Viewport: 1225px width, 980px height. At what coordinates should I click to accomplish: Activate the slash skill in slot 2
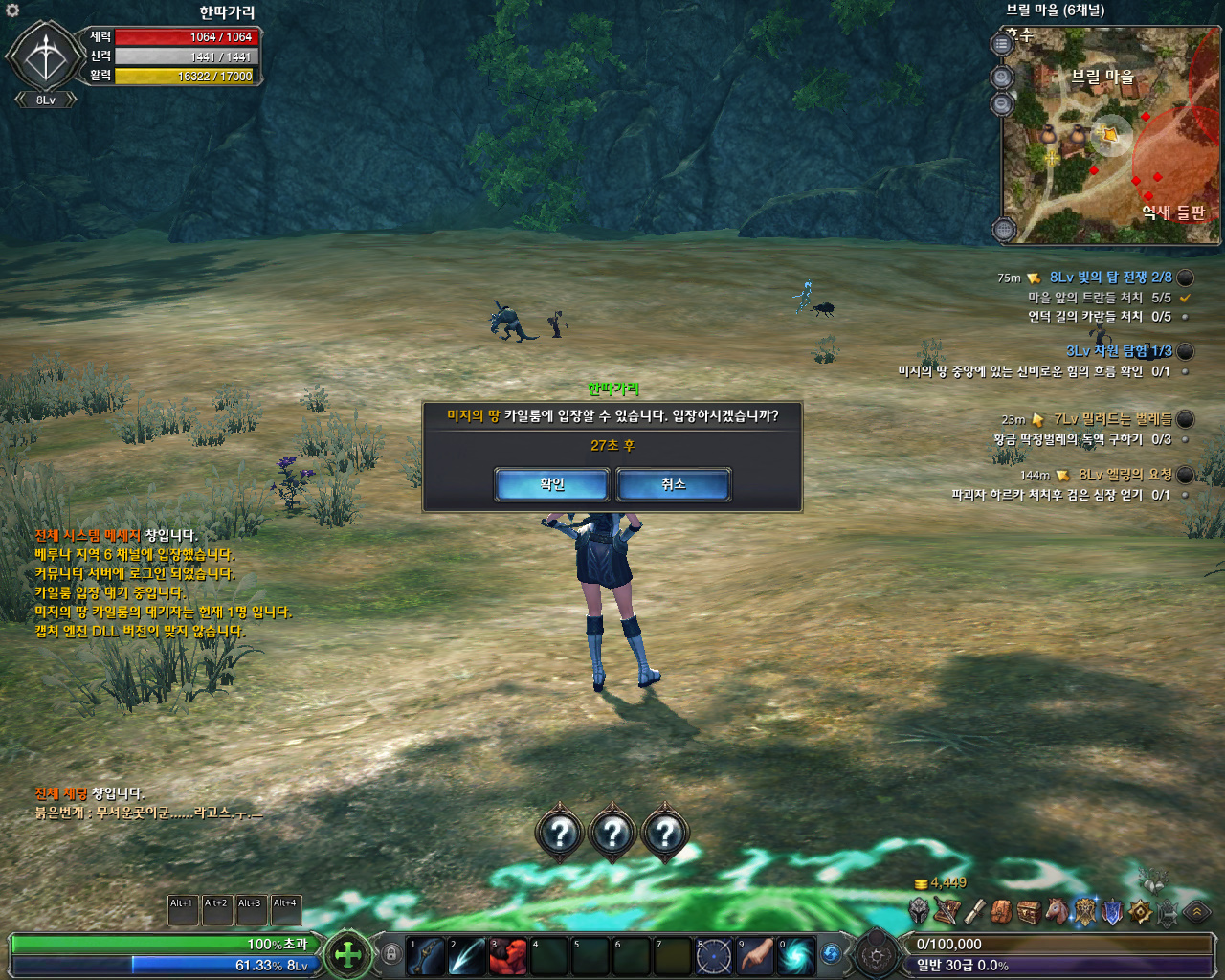pyautogui.click(x=466, y=956)
